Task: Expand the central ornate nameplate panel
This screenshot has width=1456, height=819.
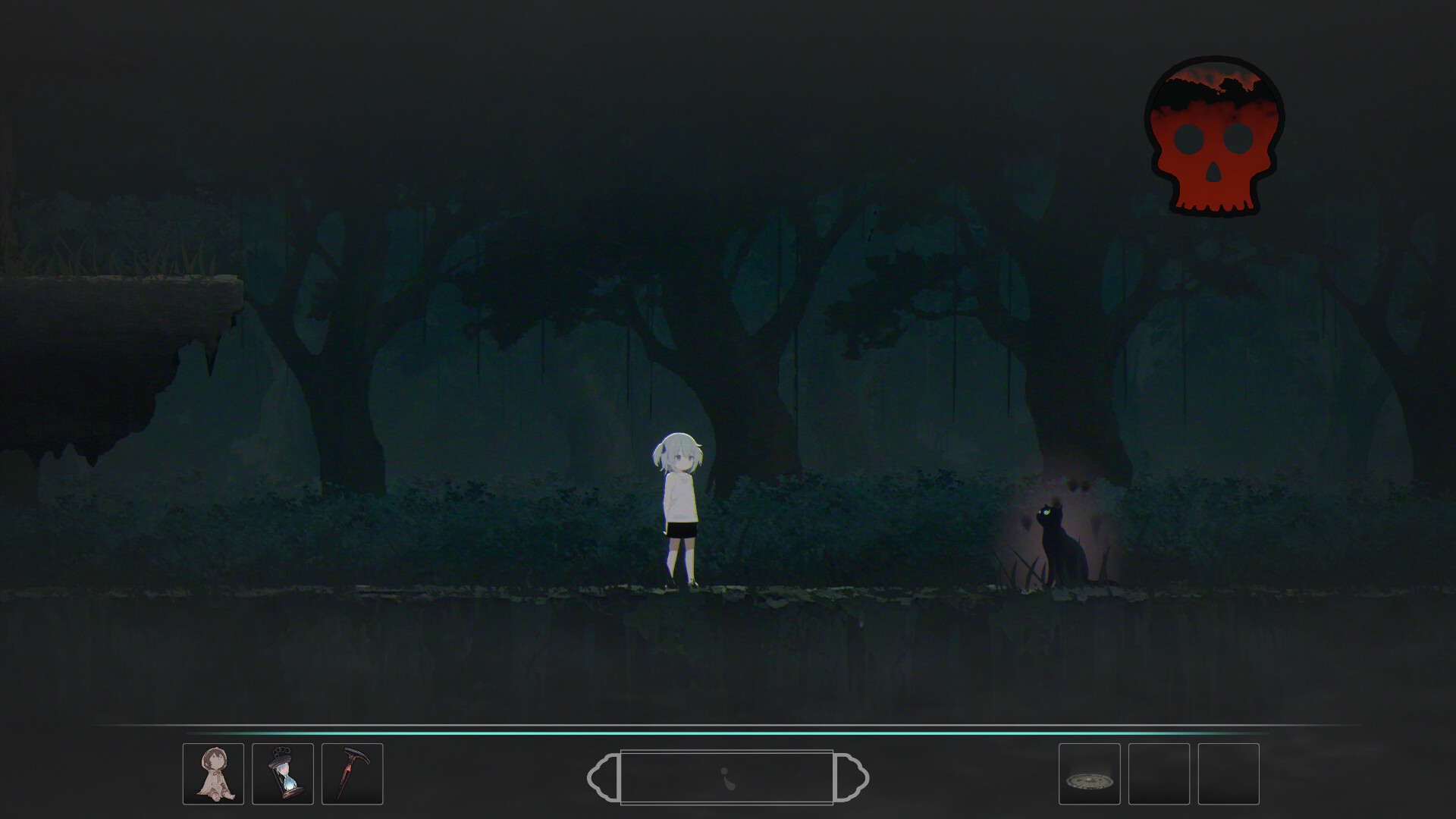Action: pos(726,775)
